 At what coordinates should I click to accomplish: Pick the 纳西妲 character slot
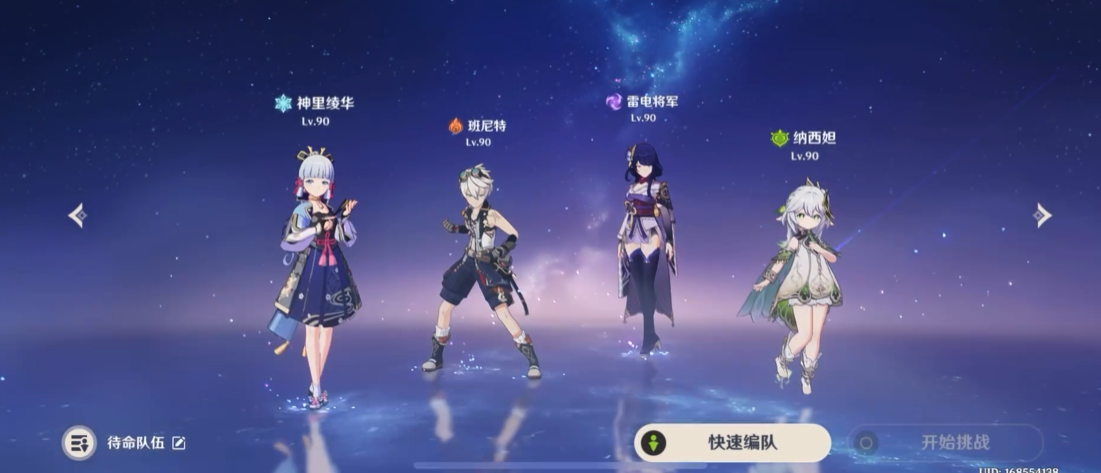pyautogui.click(x=798, y=280)
